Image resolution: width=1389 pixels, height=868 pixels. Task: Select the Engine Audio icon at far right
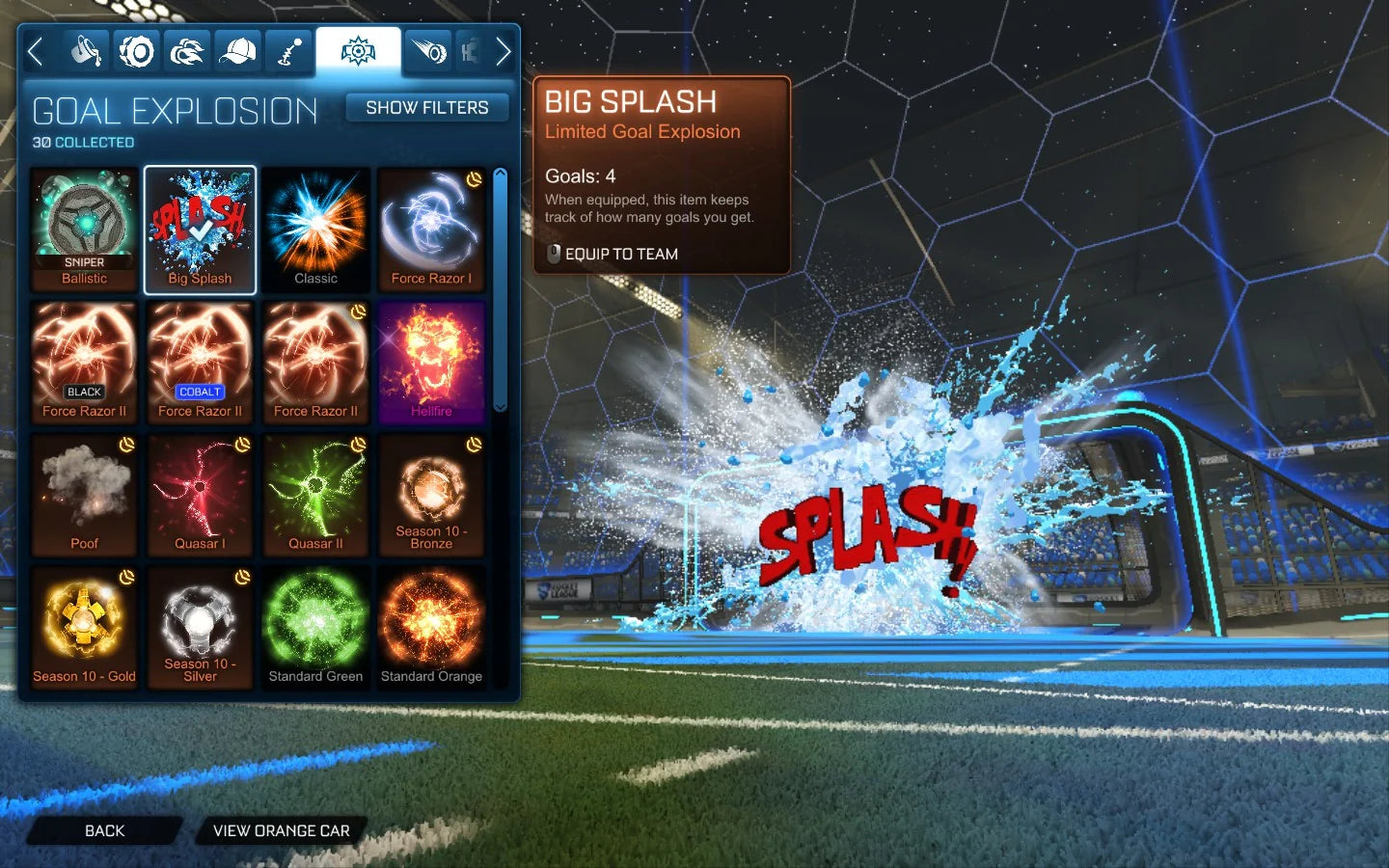coord(470,50)
